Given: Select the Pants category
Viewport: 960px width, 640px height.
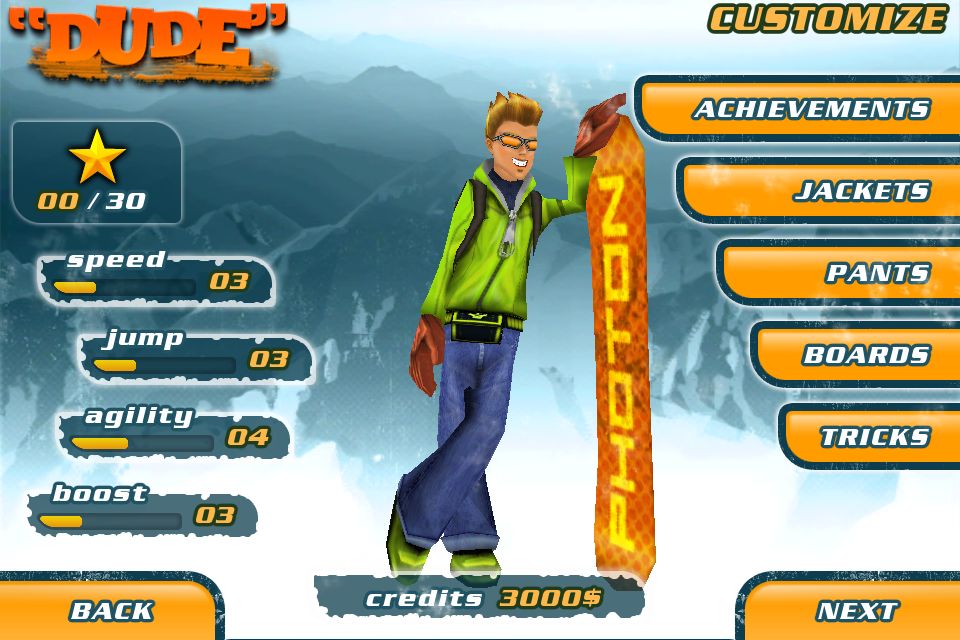Looking at the screenshot, I should point(876,273).
